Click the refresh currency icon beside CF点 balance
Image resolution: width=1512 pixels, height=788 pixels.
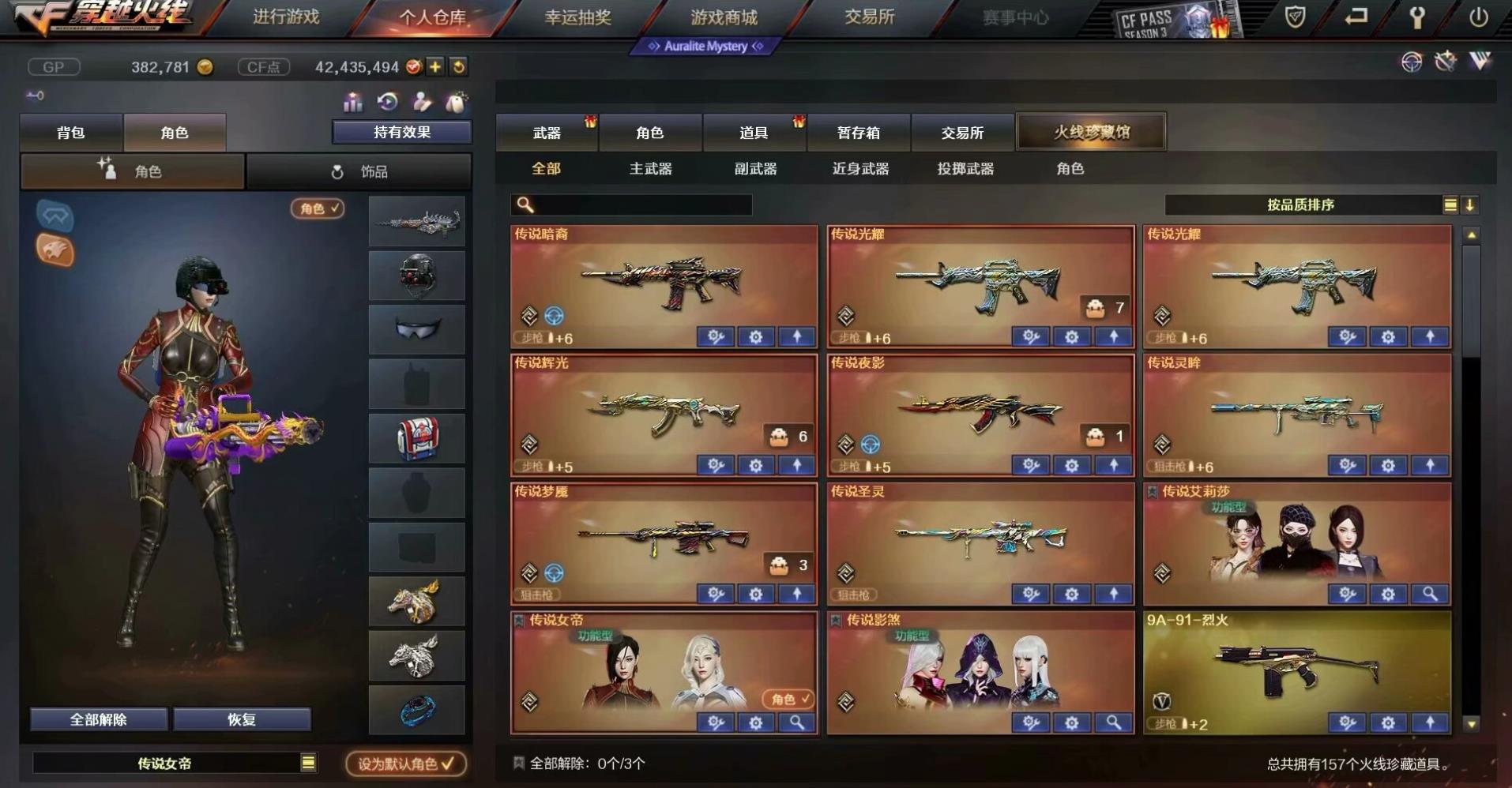457,67
